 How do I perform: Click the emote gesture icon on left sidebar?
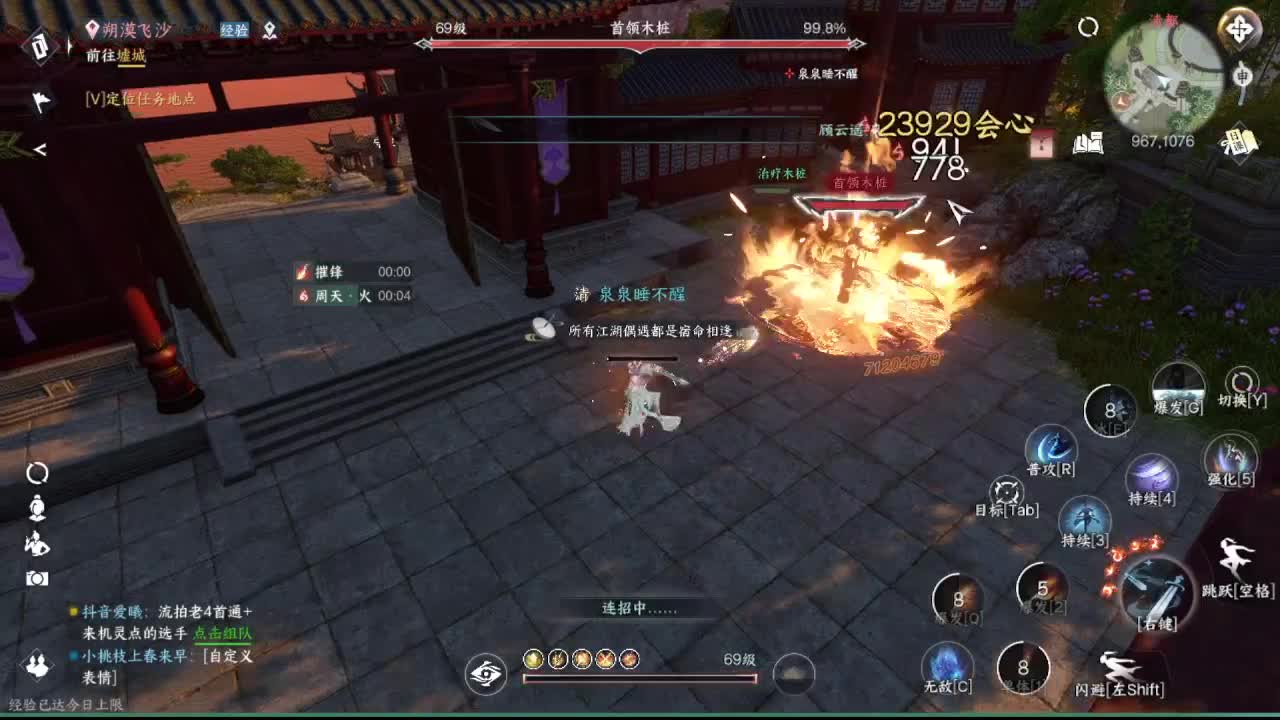point(36,543)
